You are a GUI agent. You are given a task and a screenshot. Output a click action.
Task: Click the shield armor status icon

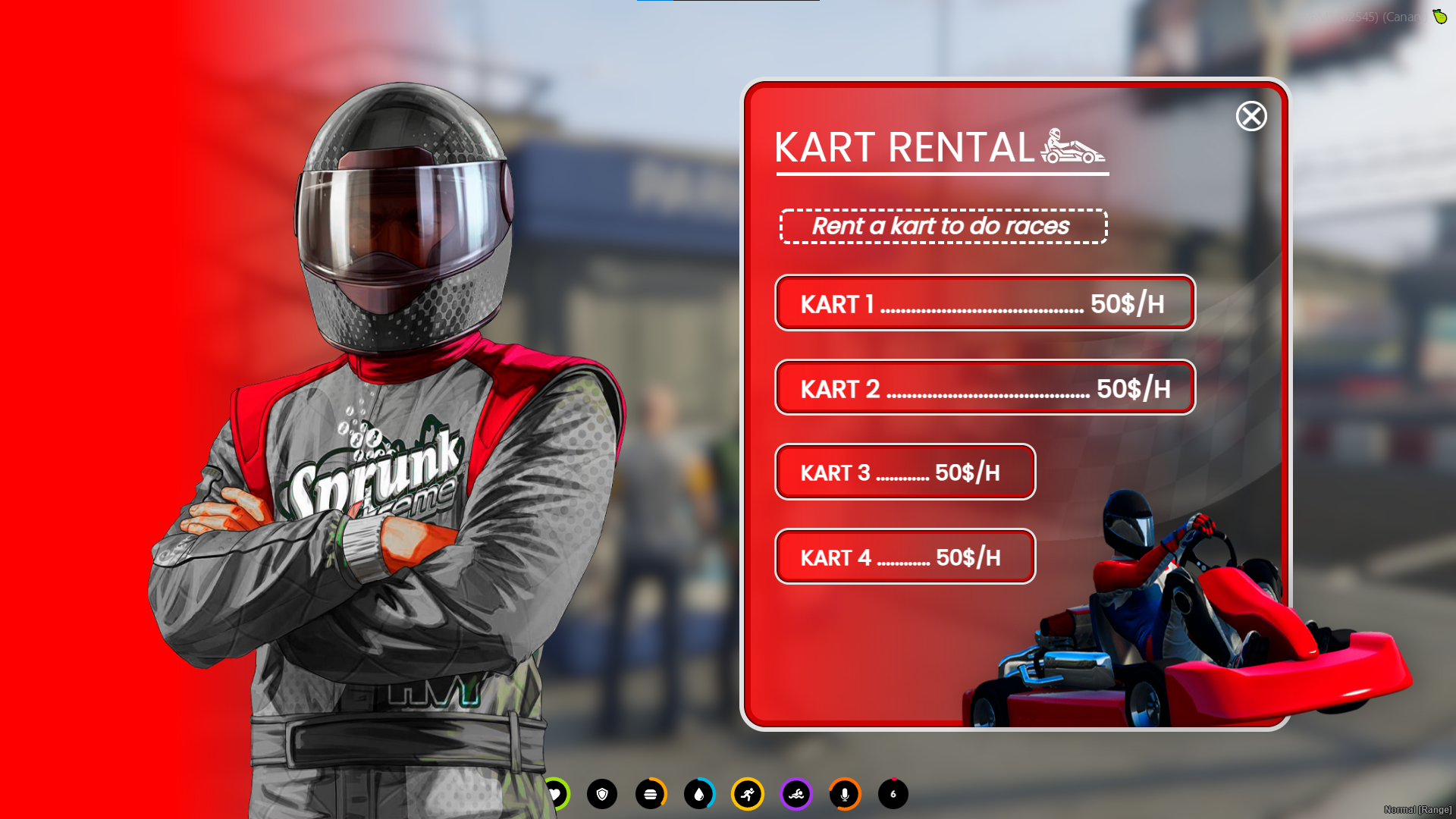coord(602,795)
